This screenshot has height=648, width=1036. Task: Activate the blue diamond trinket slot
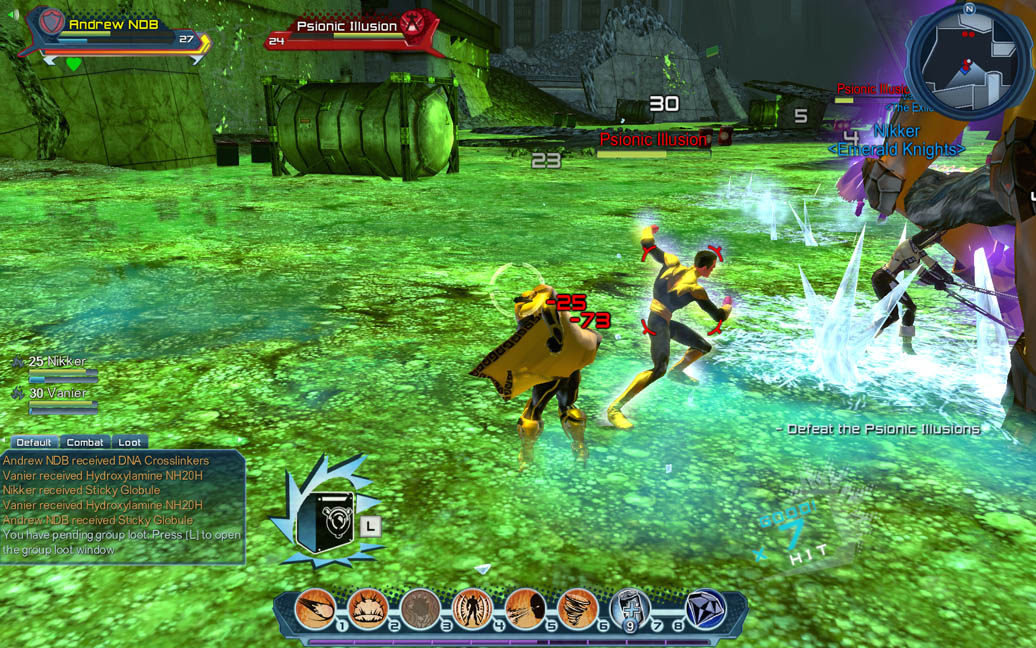705,609
